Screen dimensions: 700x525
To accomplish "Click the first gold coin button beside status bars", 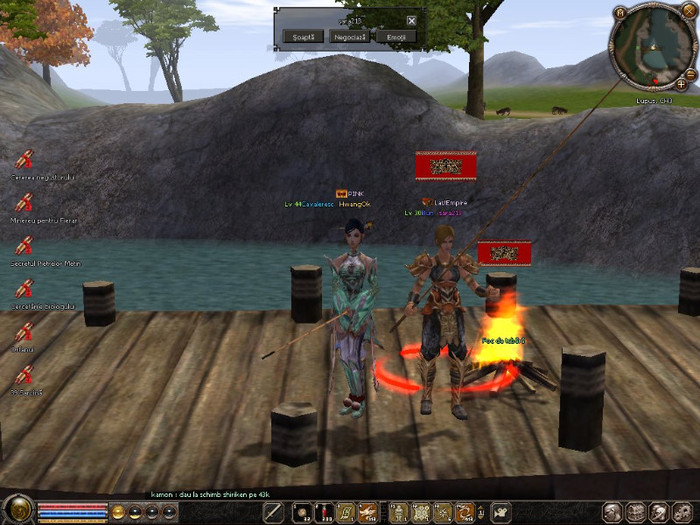I will pos(118,512).
